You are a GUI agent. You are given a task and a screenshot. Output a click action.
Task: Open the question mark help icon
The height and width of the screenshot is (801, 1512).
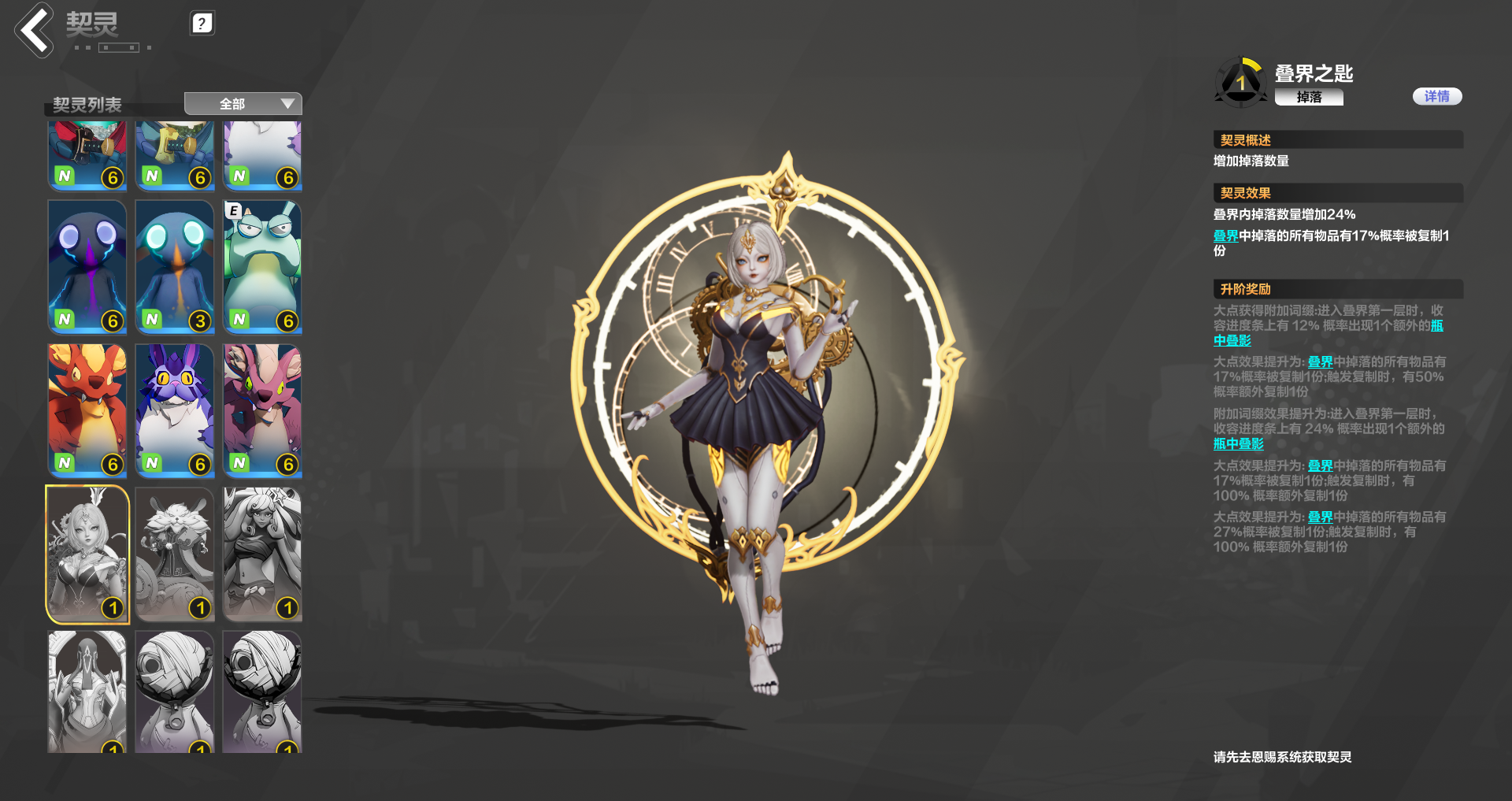pos(202,23)
